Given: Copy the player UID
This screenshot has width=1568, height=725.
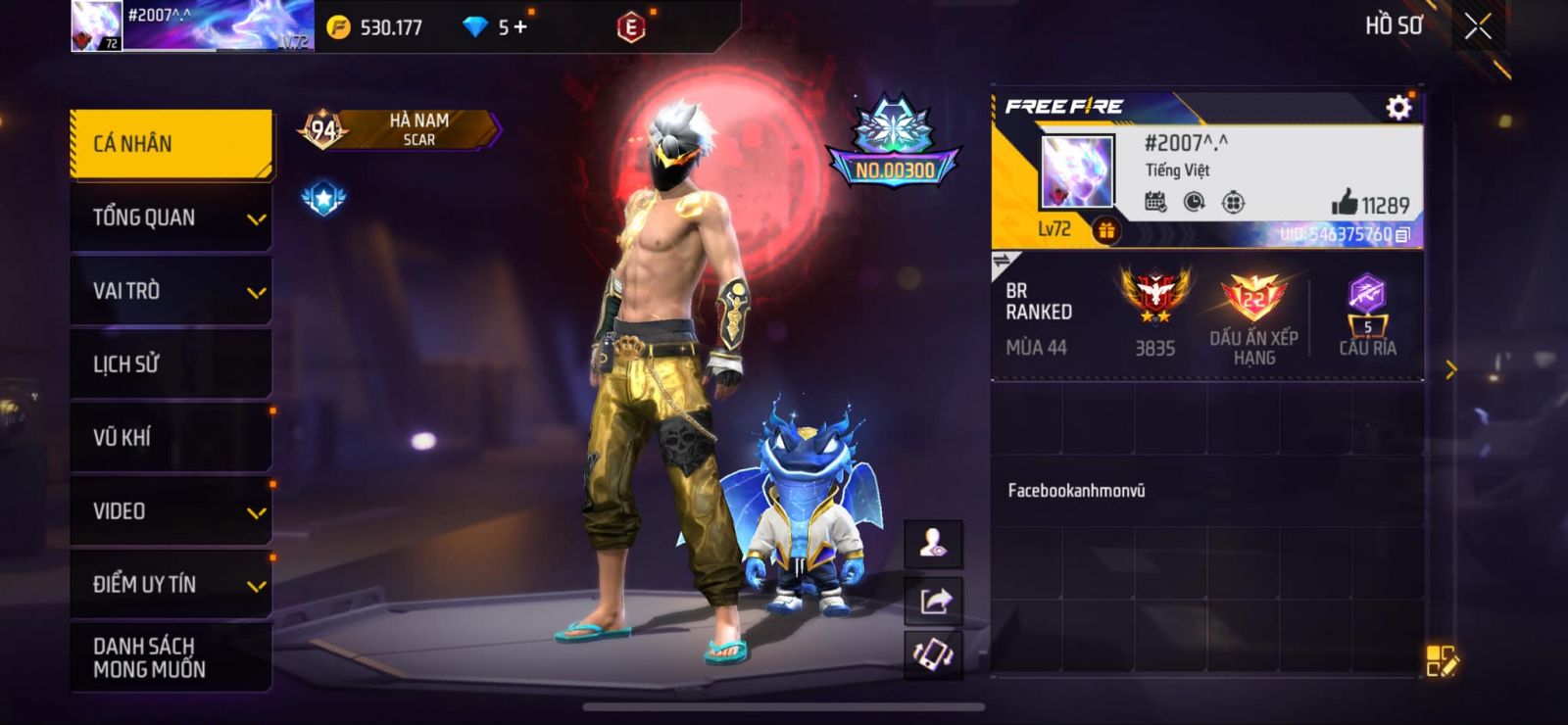Looking at the screenshot, I should (x=1402, y=235).
